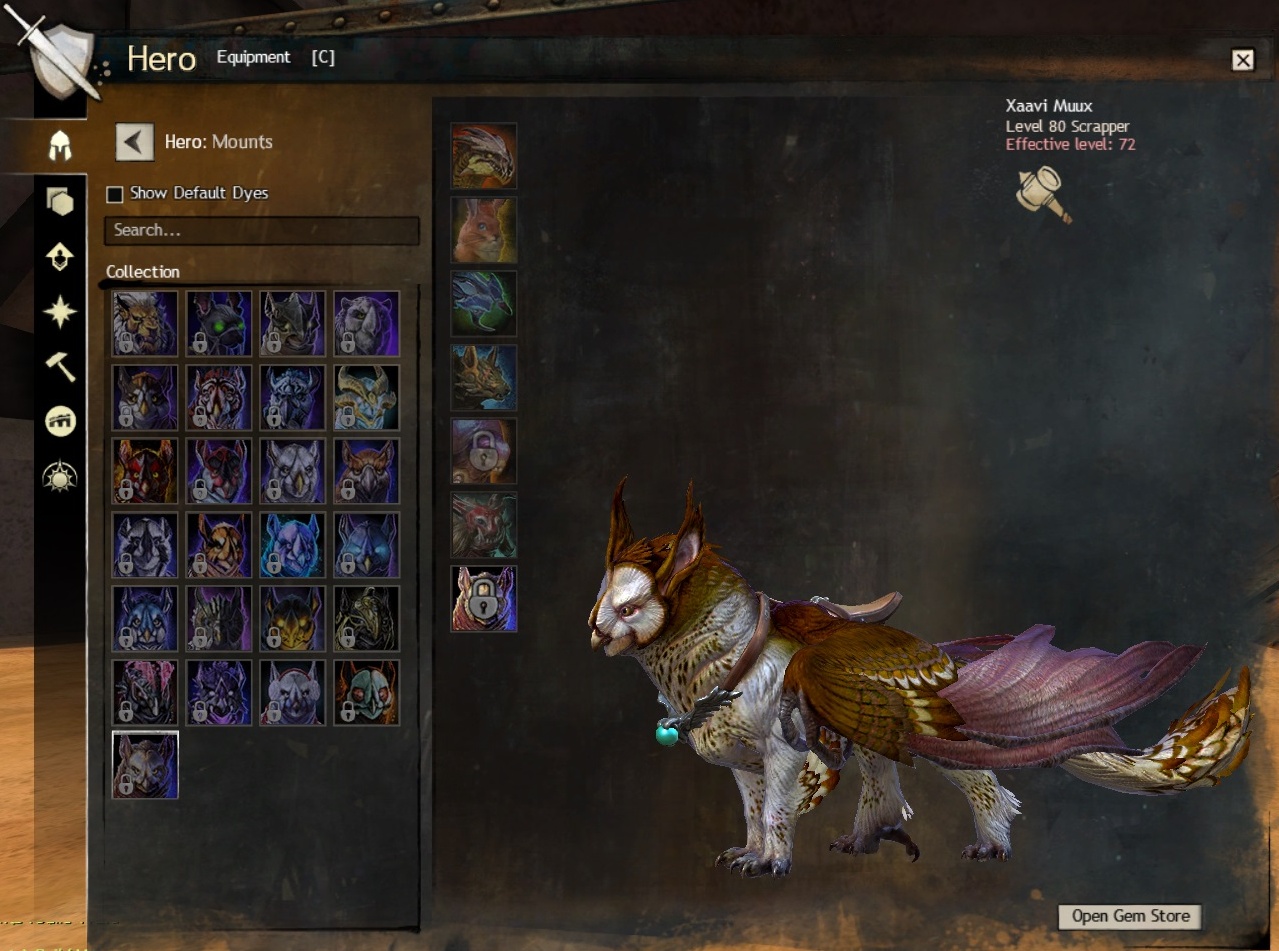Click the mount skin search field
The image size is (1279, 951).
pyautogui.click(x=261, y=230)
